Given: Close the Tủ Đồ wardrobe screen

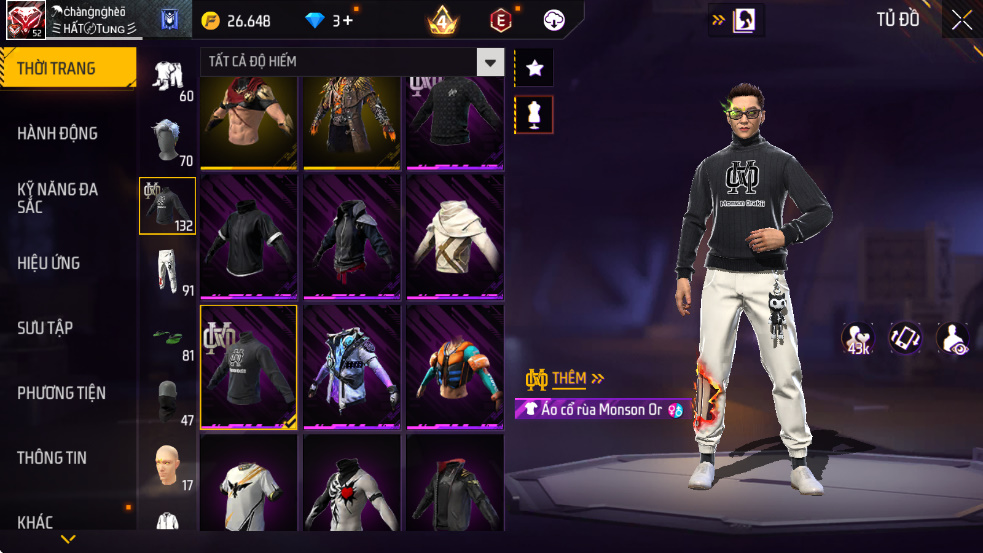Looking at the screenshot, I should (x=961, y=21).
